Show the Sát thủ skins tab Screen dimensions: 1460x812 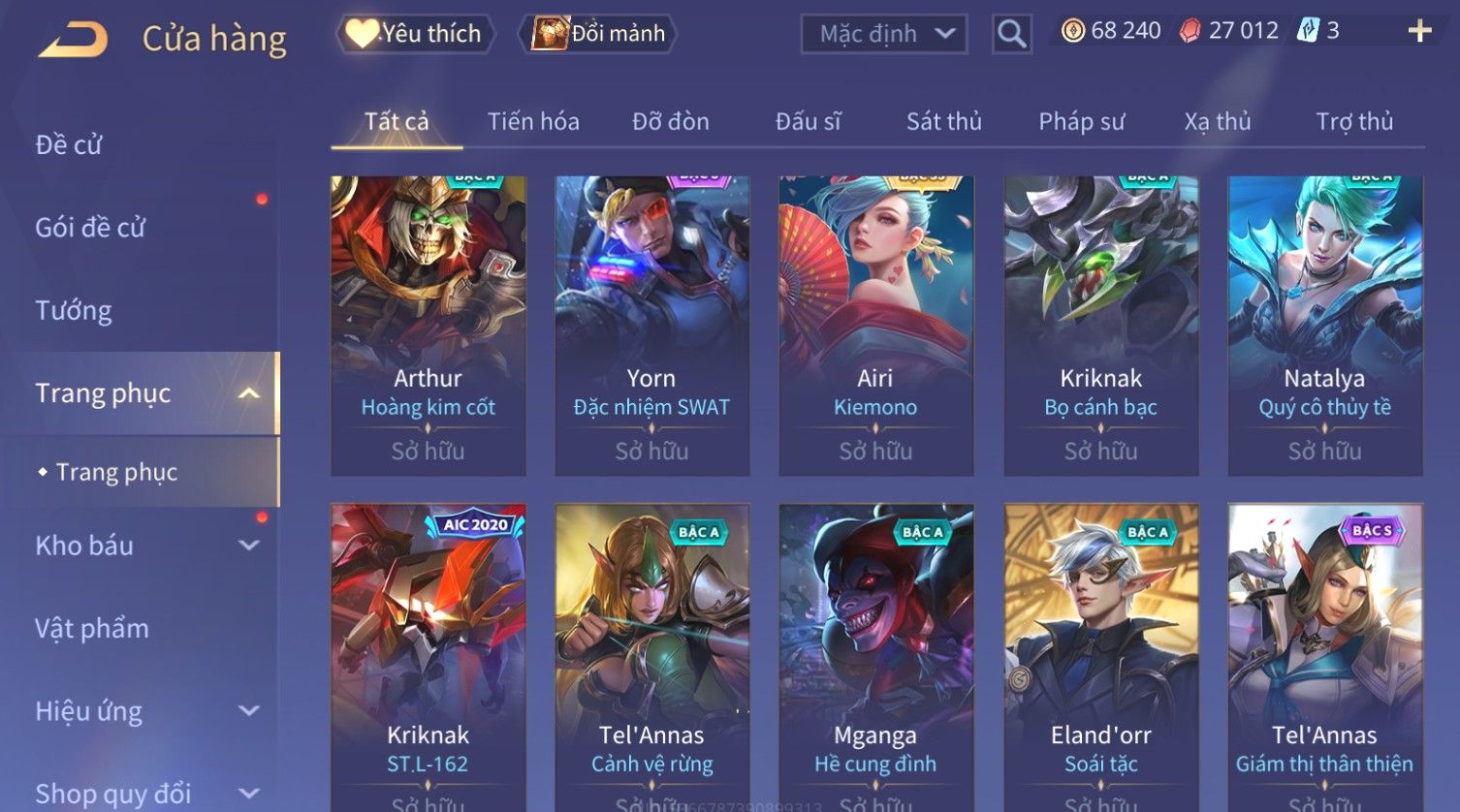[x=943, y=122]
